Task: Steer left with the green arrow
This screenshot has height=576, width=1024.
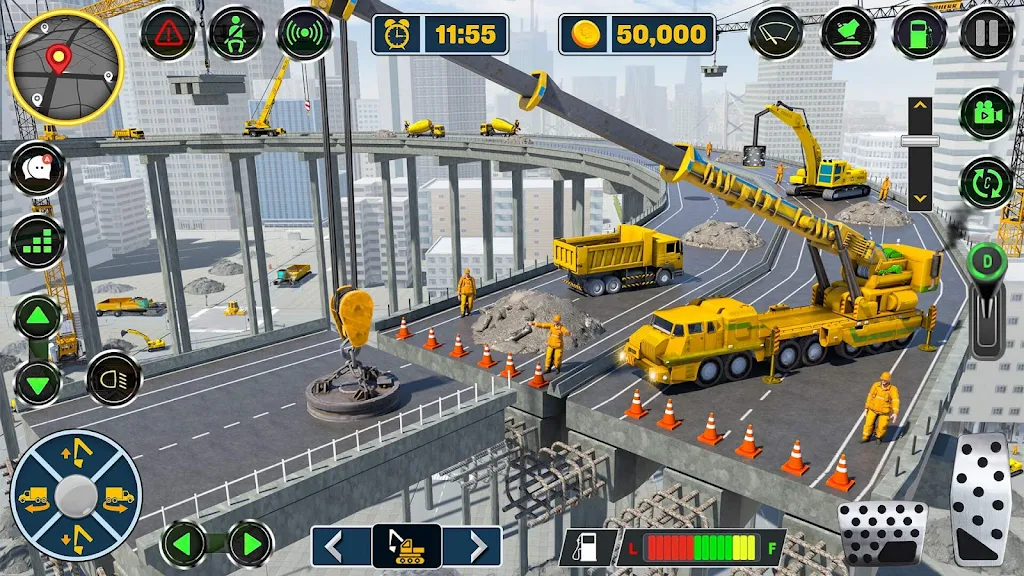Action: click(183, 545)
